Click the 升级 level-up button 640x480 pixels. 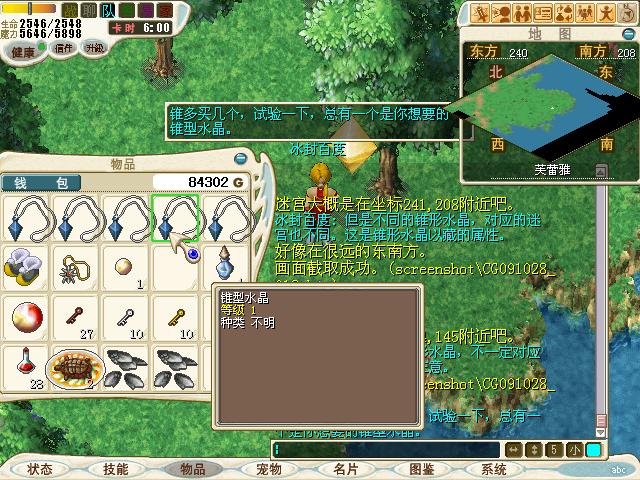[95, 47]
